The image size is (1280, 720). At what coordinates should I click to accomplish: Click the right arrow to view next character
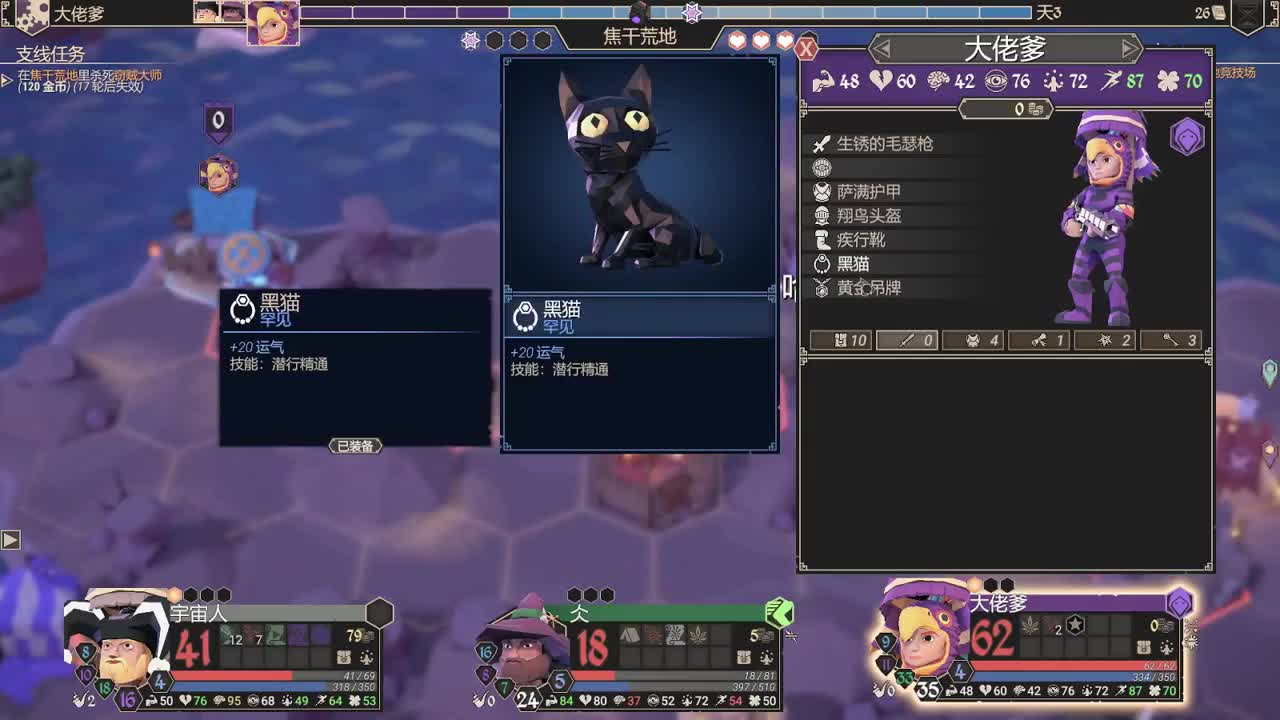pos(1129,48)
